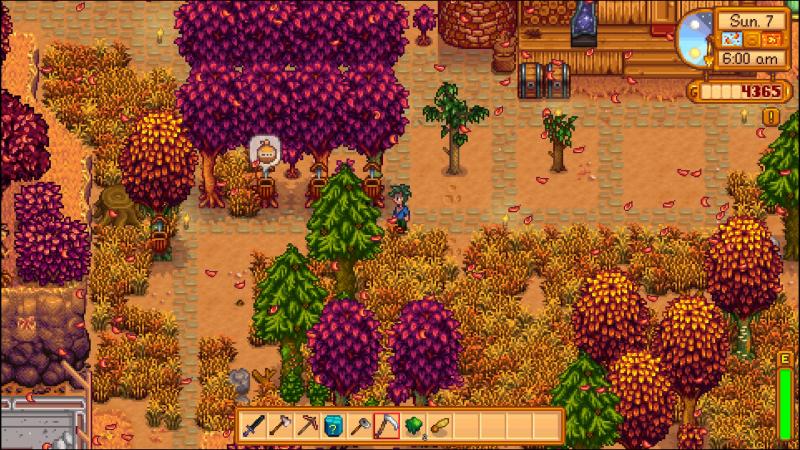Viewport: 800px width, 450px height.
Task: Open the journal via the exclamation icon
Action: pyautogui.click(x=770, y=117)
